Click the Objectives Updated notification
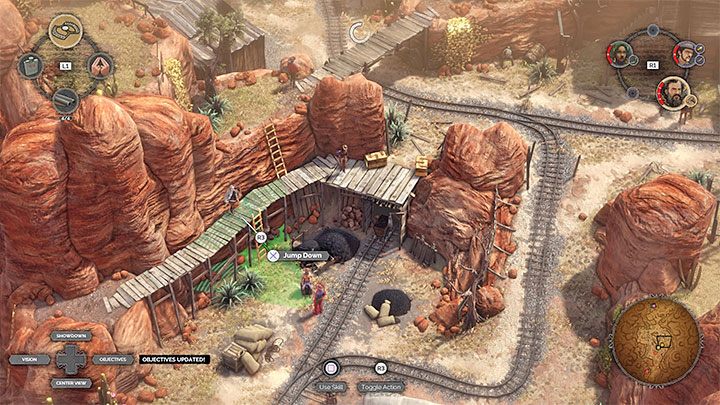The width and height of the screenshot is (720, 405). [172, 358]
